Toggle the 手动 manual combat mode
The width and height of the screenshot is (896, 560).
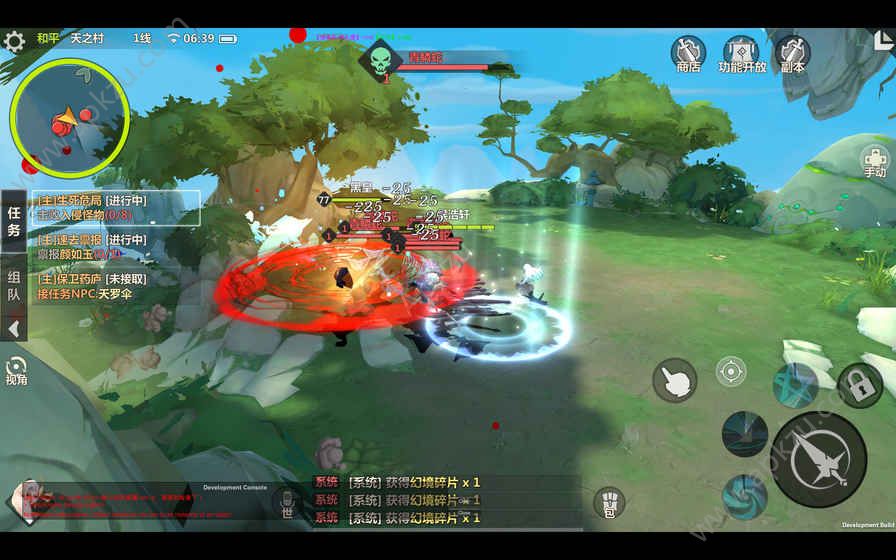click(875, 162)
